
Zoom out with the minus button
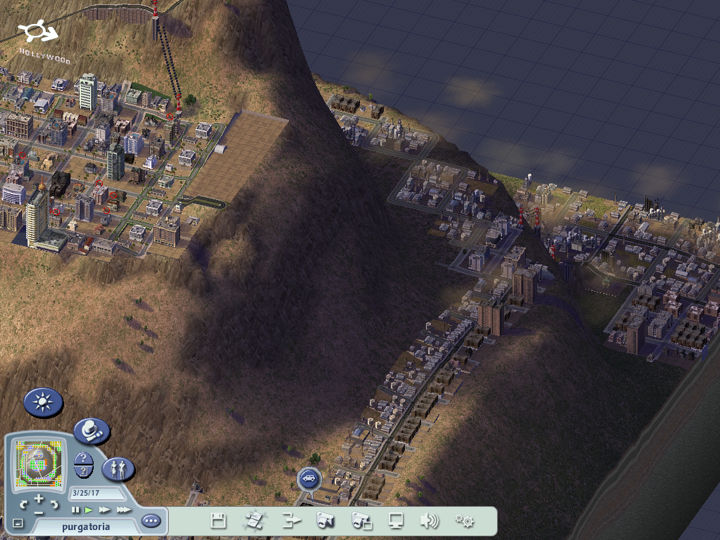39,511
